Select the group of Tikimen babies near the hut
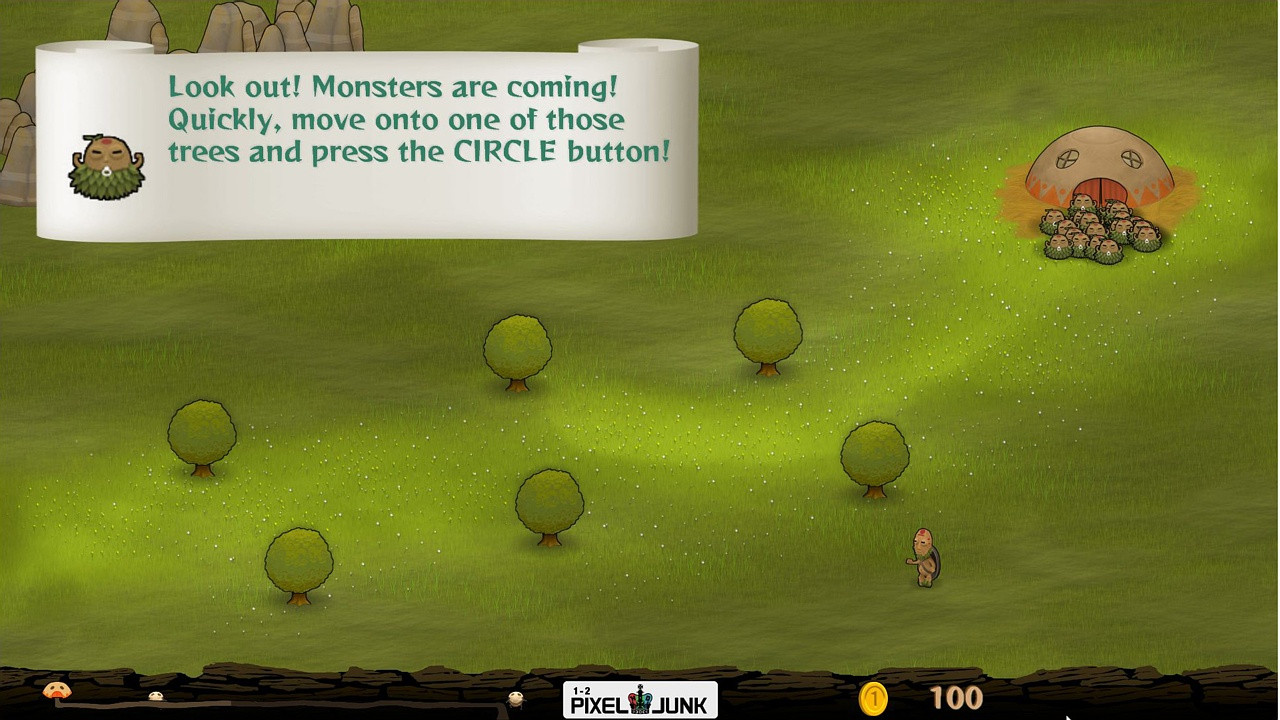Image resolution: width=1280 pixels, height=720 pixels. click(1100, 230)
